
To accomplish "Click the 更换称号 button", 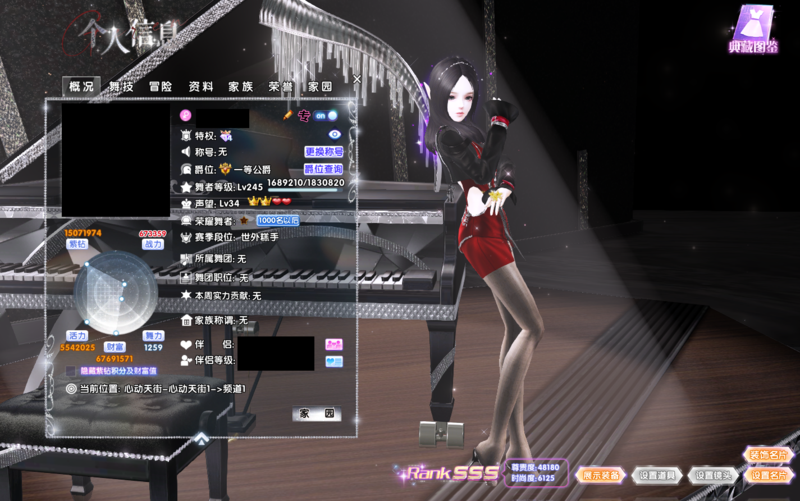I will 323,152.
